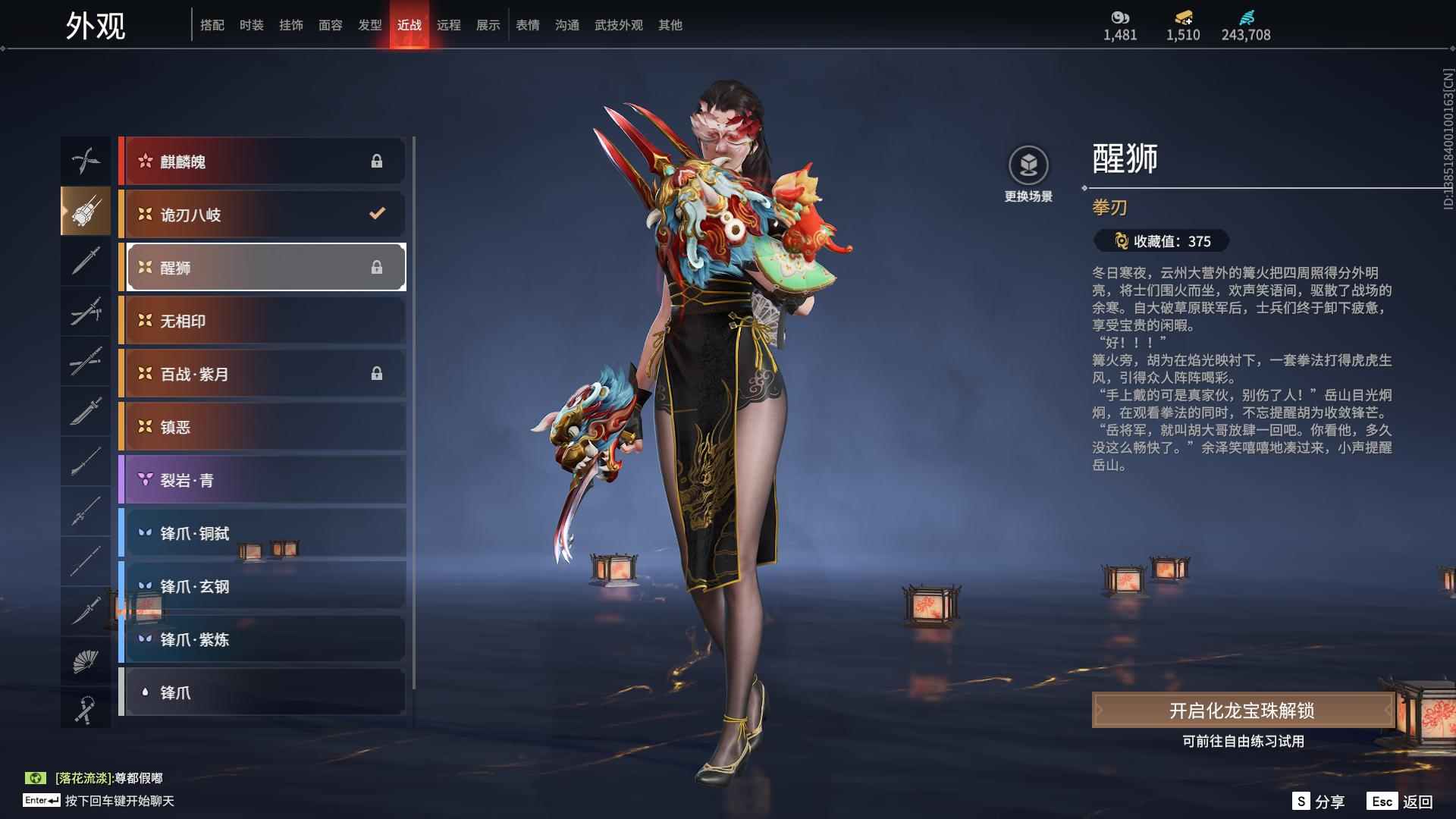Click the checkmark on 诡刃八岐
The height and width of the screenshot is (819, 1456).
[378, 213]
